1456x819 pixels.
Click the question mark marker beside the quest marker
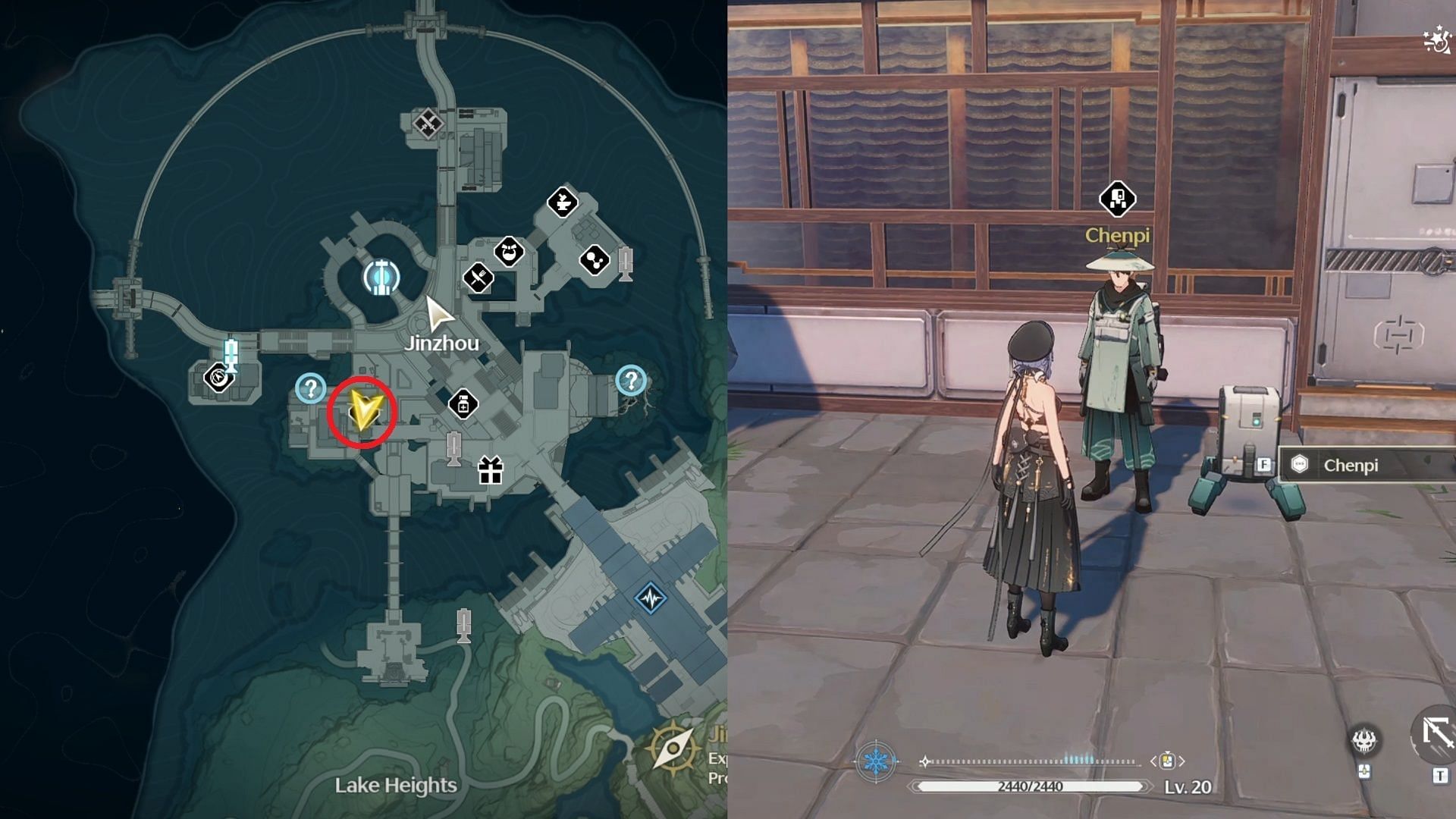point(310,388)
